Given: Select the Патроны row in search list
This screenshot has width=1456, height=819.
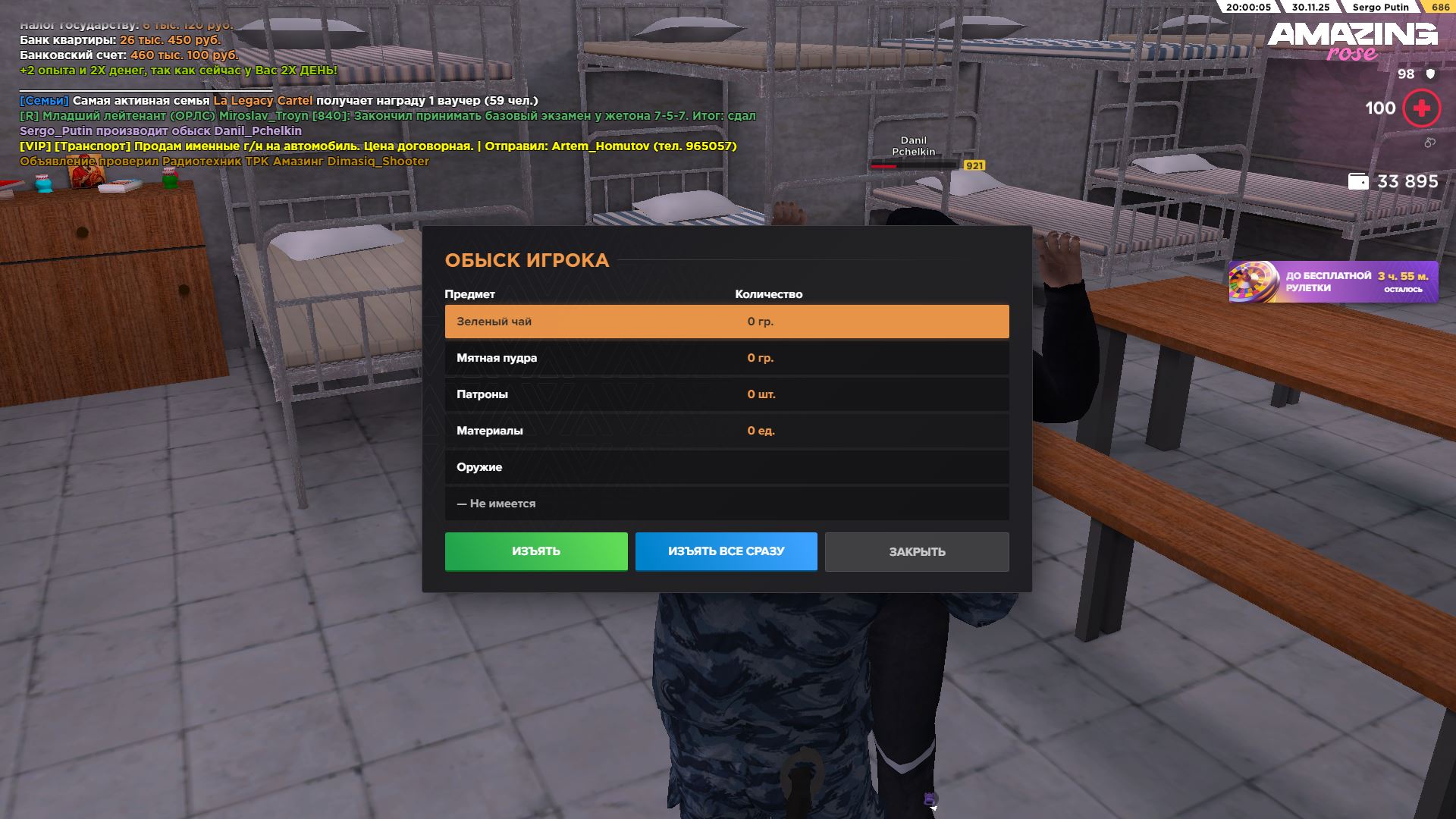Looking at the screenshot, I should coord(726,394).
